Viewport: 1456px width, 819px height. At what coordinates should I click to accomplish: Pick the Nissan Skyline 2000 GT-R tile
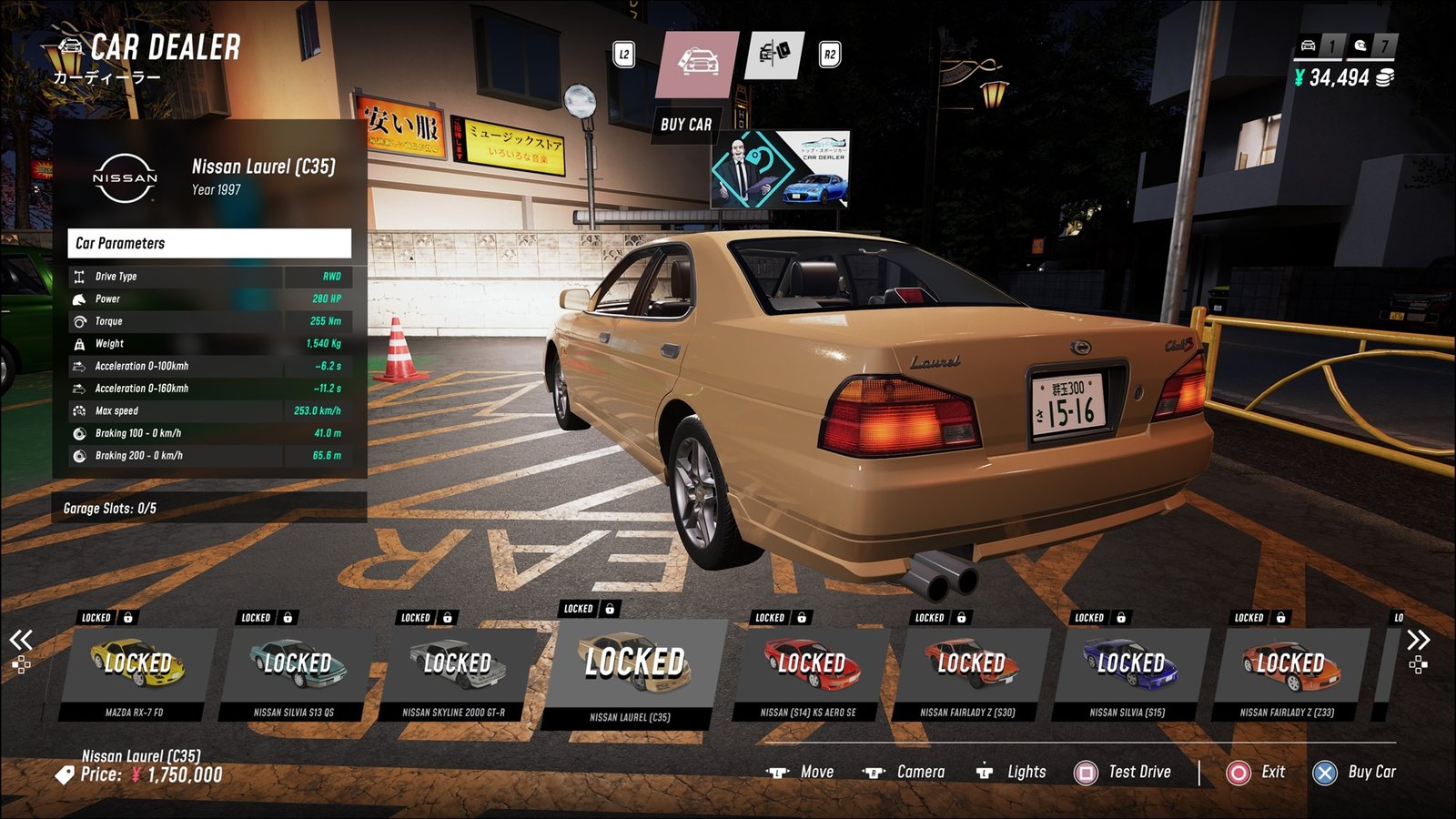point(455,669)
